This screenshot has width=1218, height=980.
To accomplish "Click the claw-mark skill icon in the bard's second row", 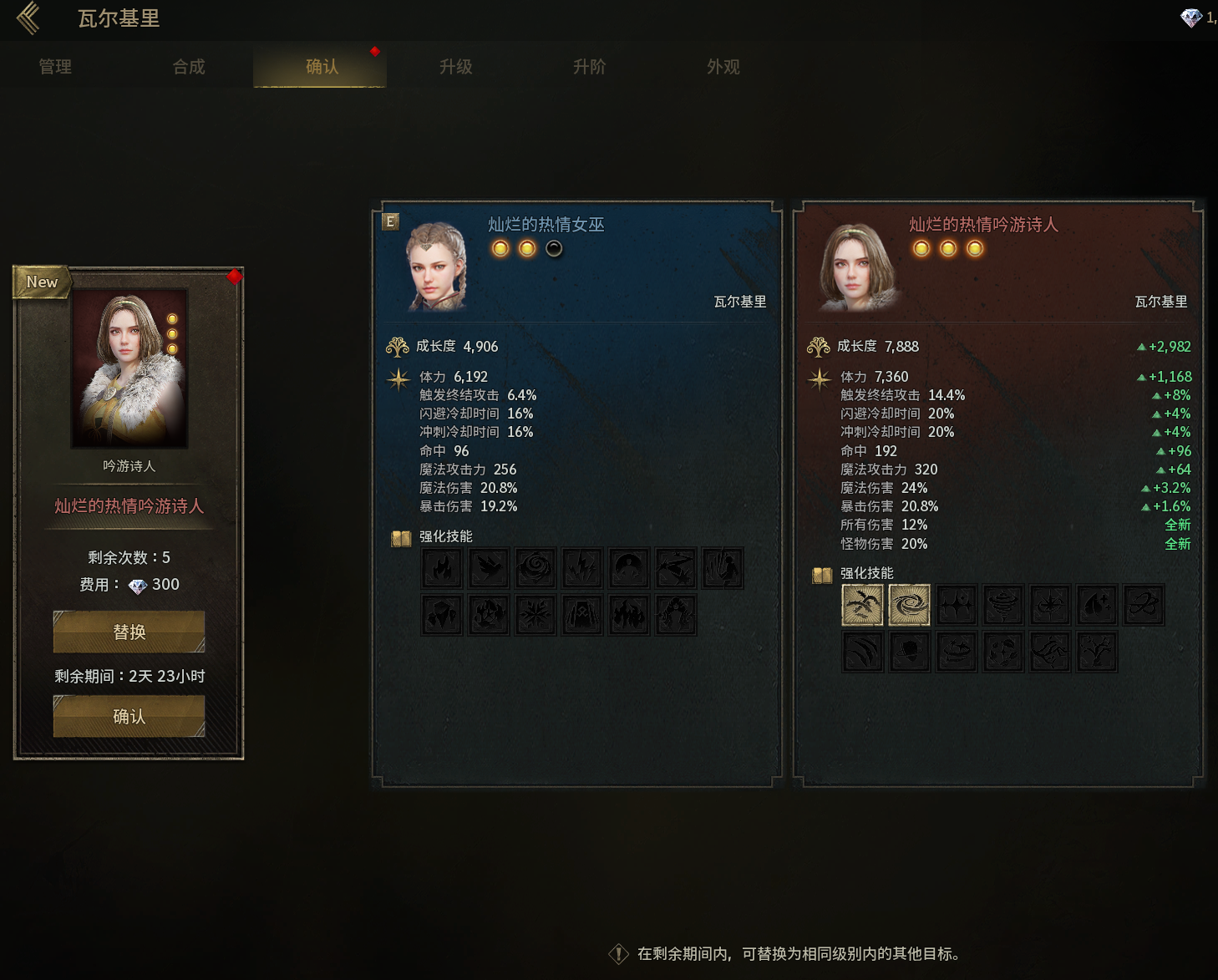I will [x=863, y=652].
